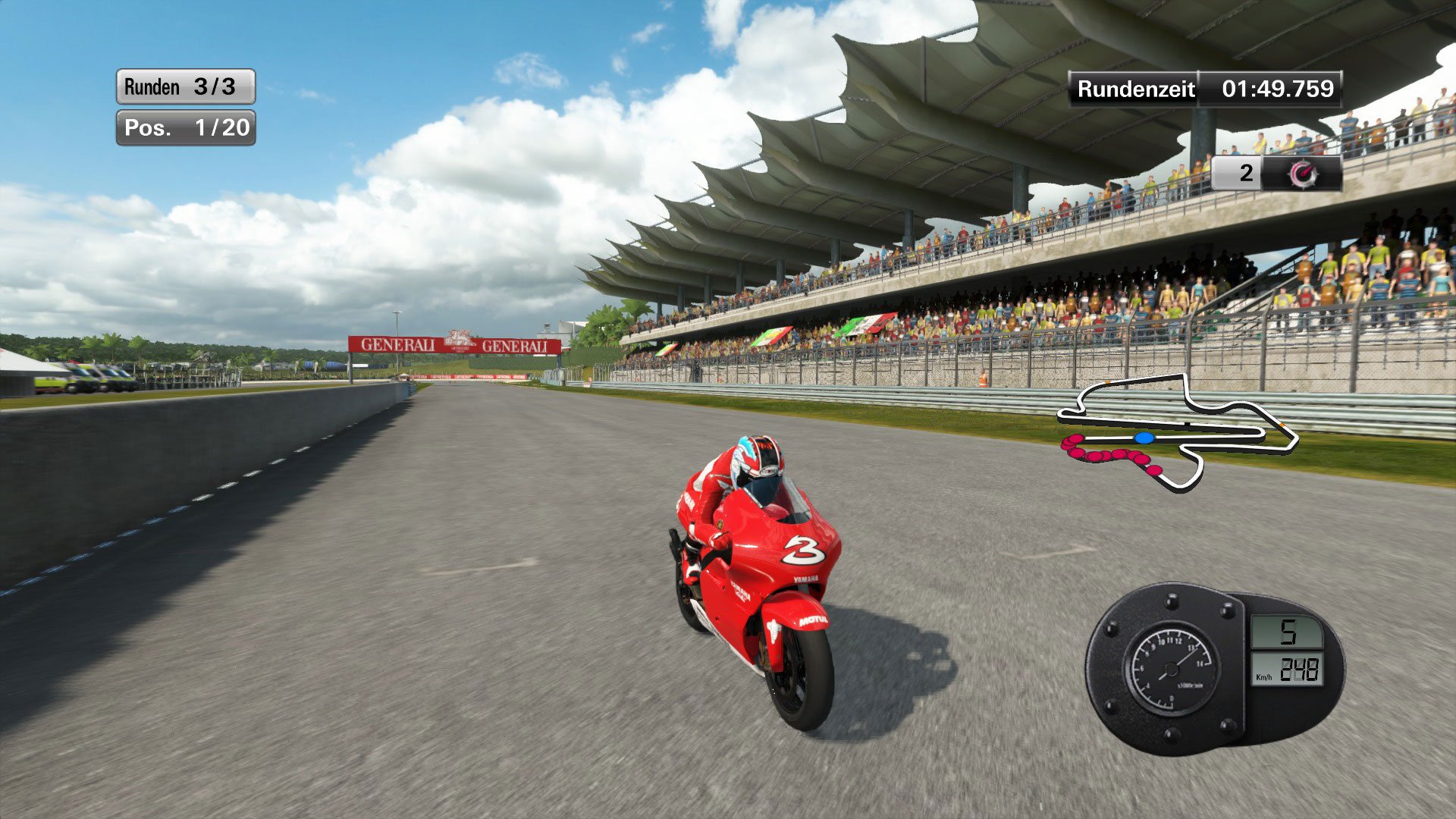Click the speedometer icon beside the number 2
Screen dimensions: 1456x819
click(x=1302, y=175)
